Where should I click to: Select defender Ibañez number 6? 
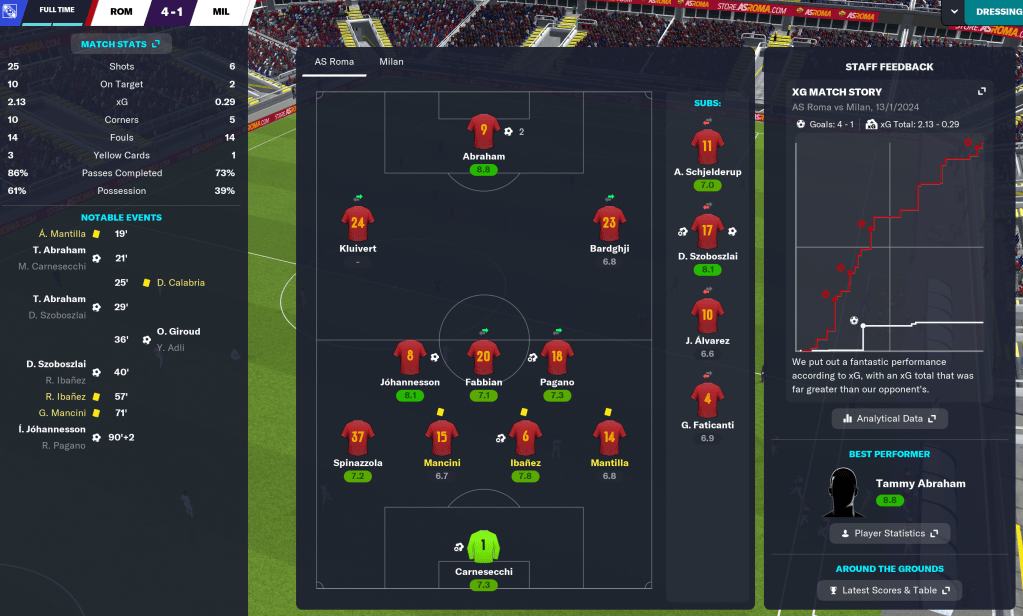(526, 437)
